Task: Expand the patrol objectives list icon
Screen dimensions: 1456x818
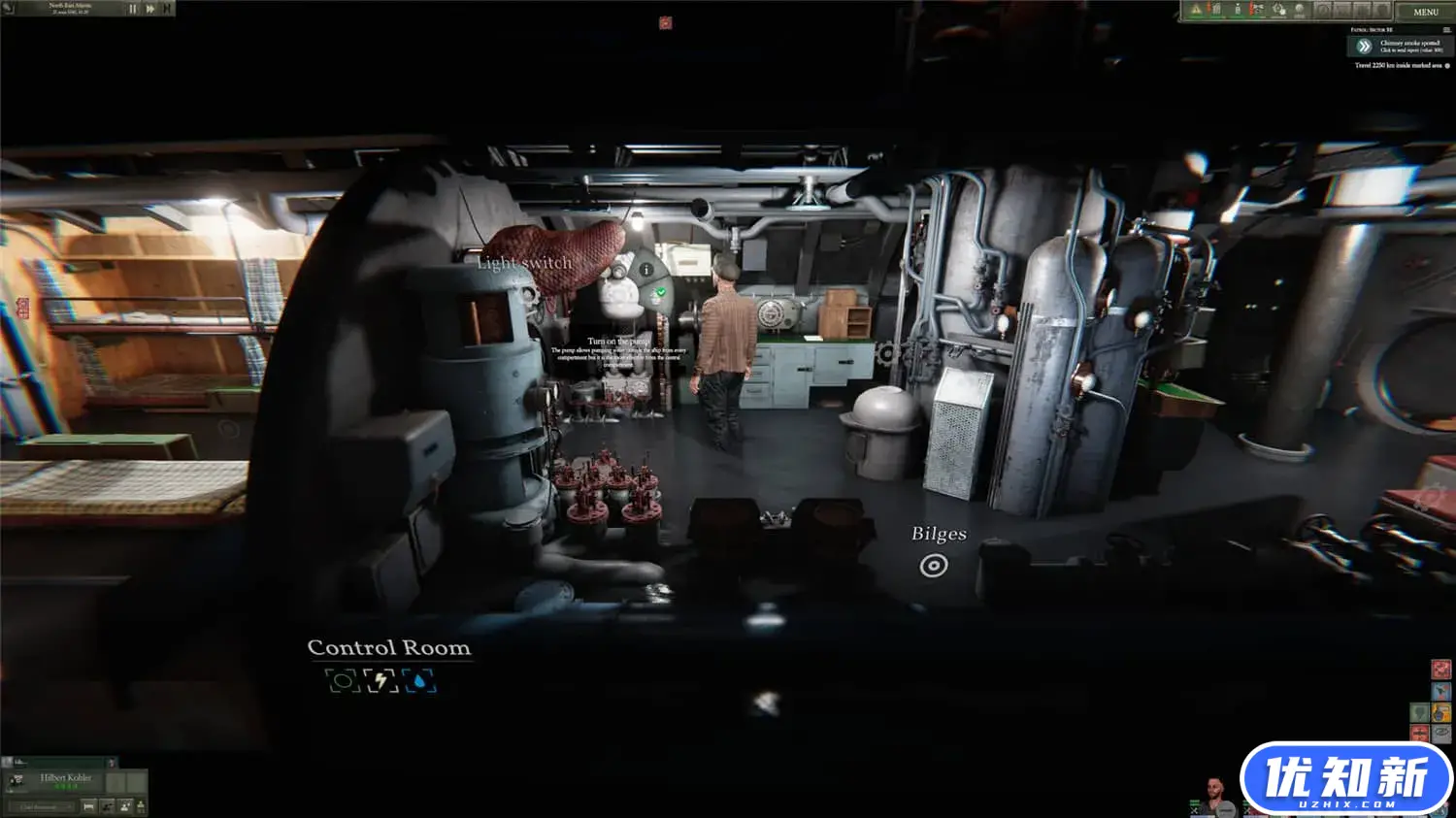Action: click(x=1446, y=30)
